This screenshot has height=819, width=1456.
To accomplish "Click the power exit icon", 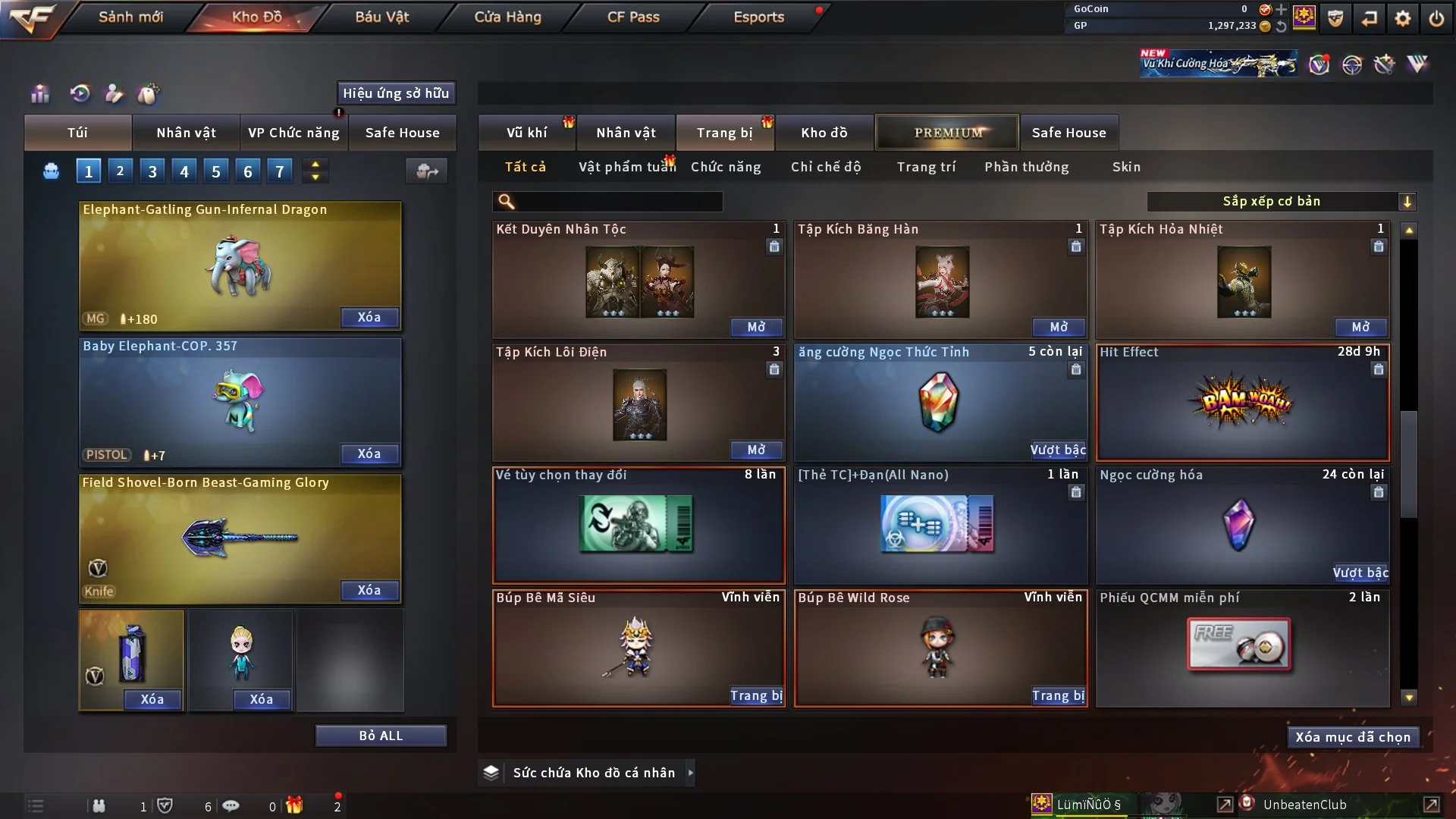I will point(1436,18).
